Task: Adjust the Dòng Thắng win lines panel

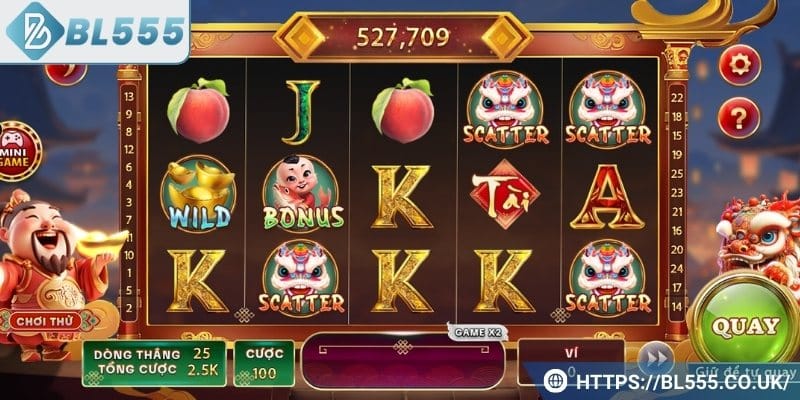Action: coord(153,364)
